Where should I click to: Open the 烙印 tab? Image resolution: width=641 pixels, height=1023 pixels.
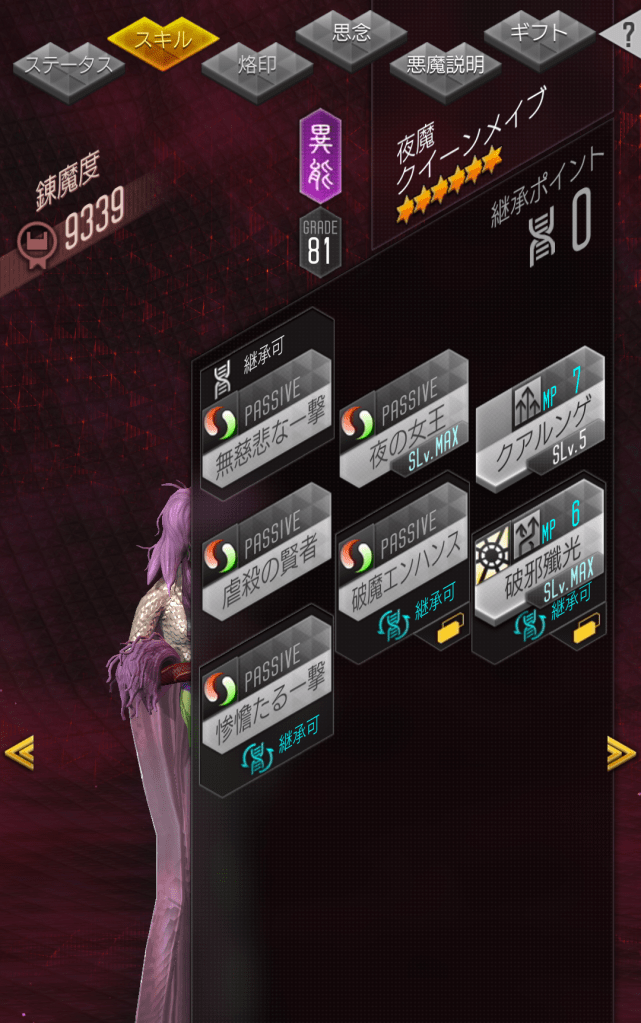click(257, 67)
